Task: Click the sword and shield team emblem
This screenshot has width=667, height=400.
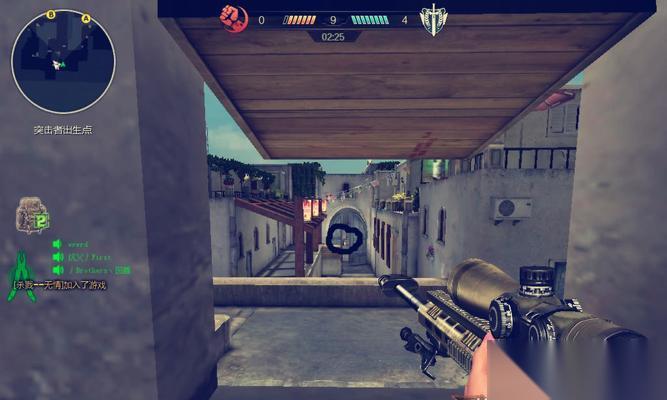Action: (x=433, y=20)
